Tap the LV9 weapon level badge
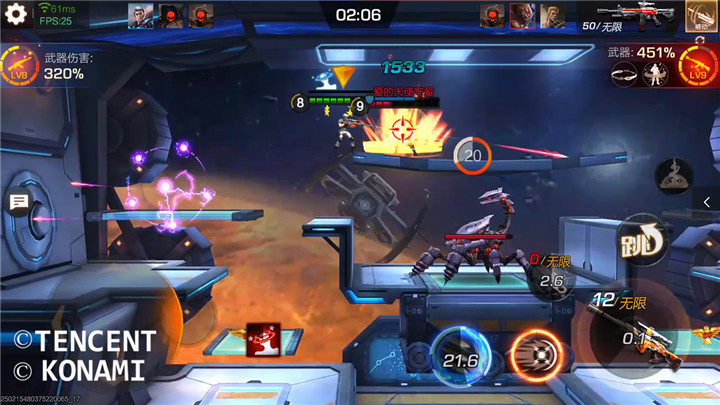This screenshot has width=720, height=405. coord(696,66)
